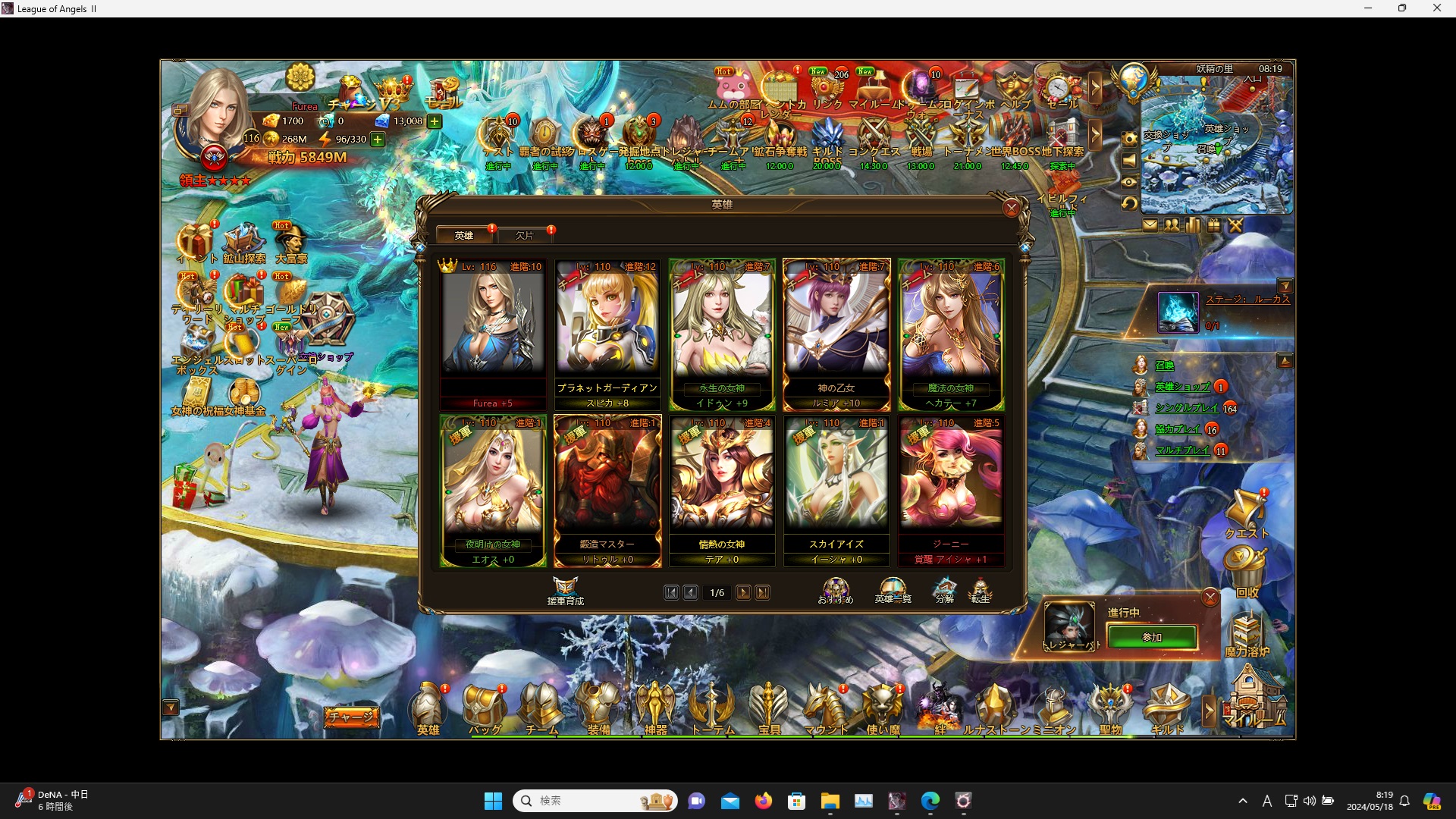Expand more top menu icons with right chevron
The width and height of the screenshot is (1456, 819).
pos(1095,86)
